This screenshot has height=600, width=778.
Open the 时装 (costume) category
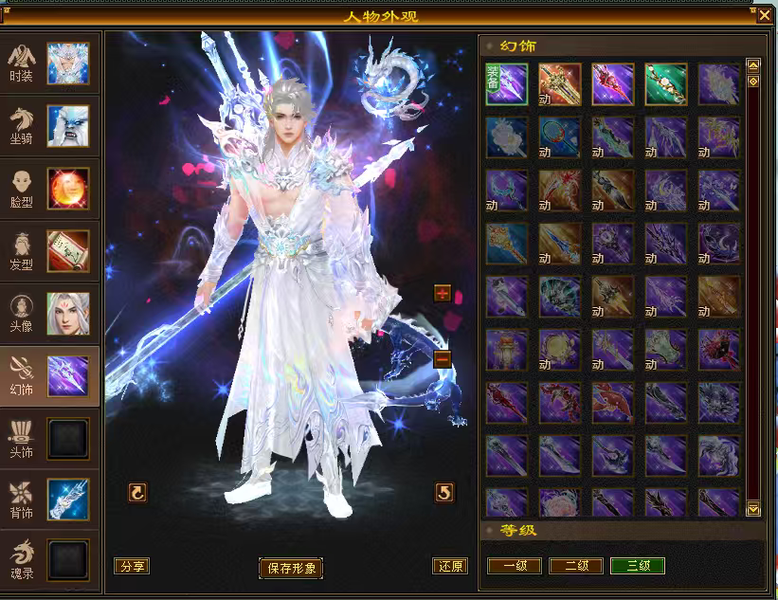click(x=50, y=63)
